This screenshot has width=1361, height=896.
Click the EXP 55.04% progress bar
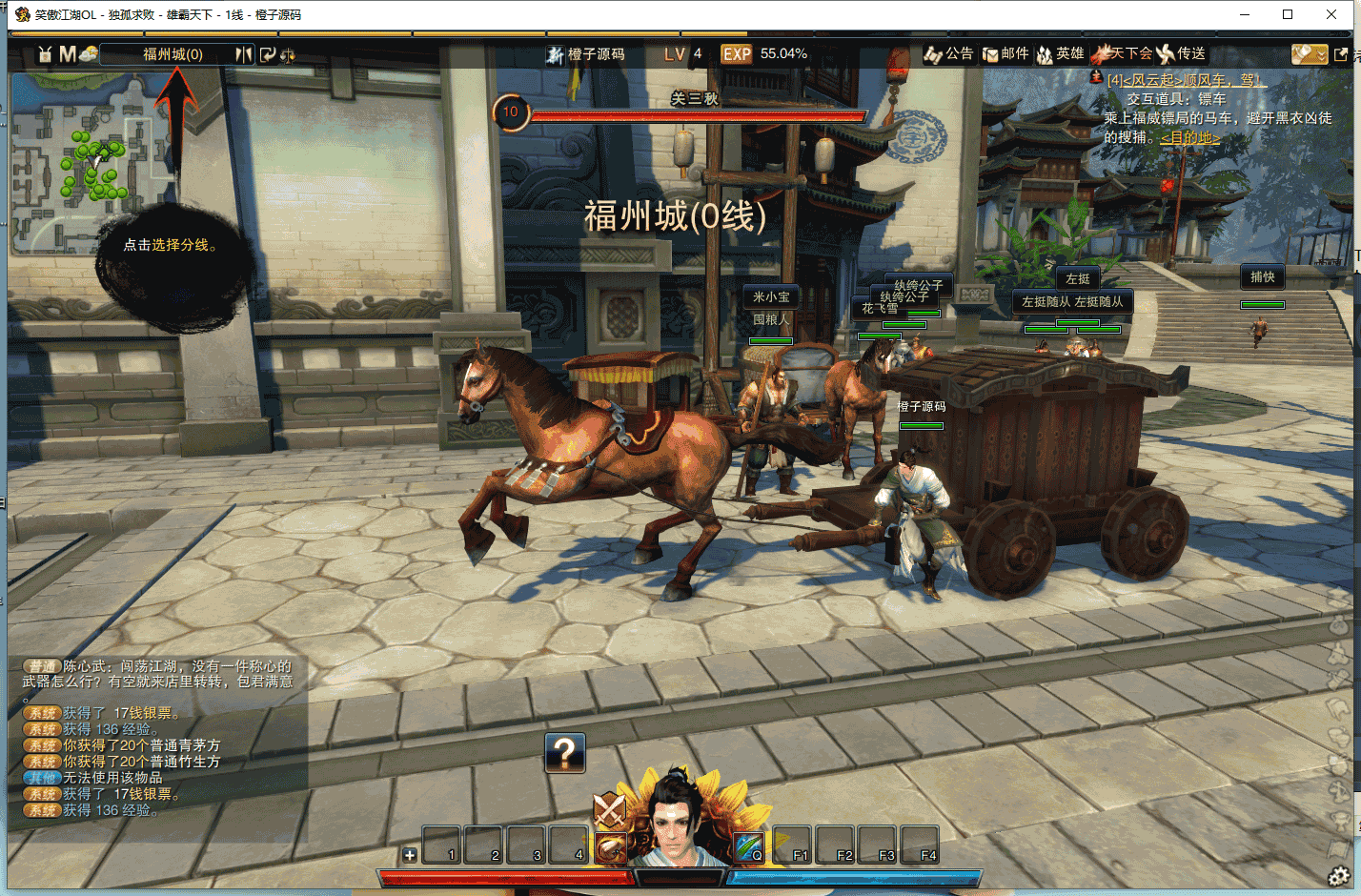coord(762,54)
